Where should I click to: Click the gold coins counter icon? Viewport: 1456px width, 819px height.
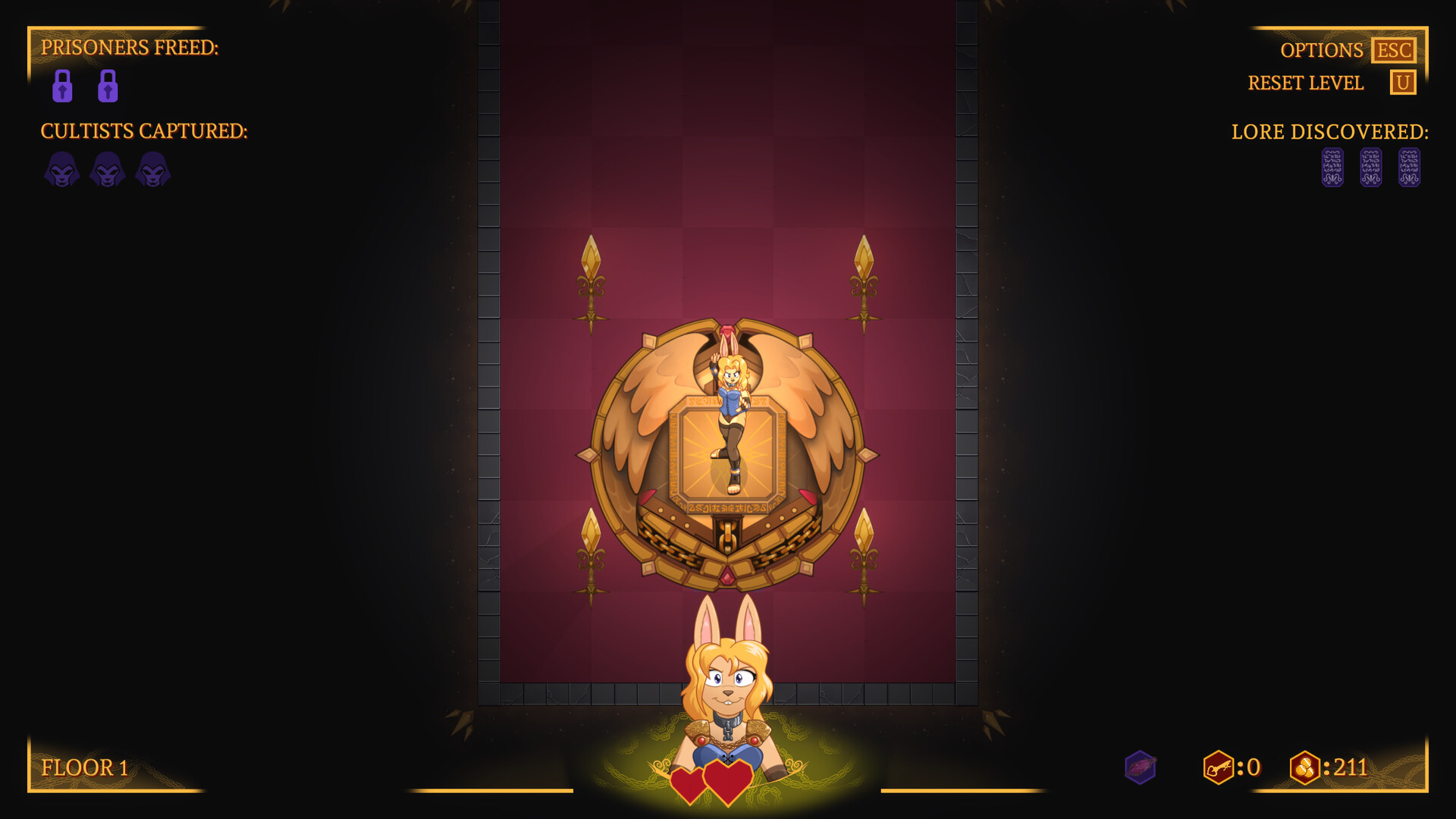click(1307, 767)
